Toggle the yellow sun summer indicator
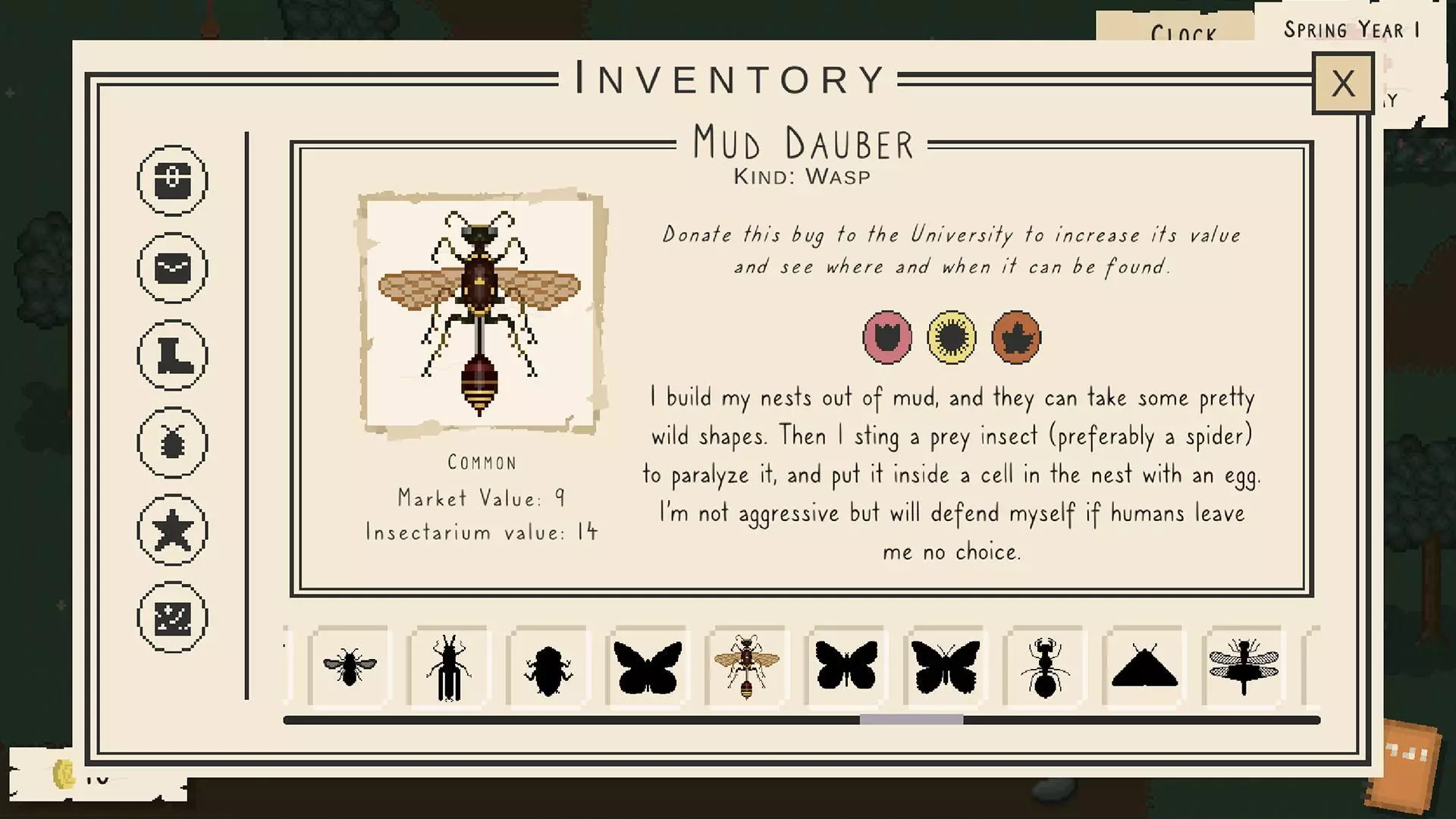1456x819 pixels. [x=951, y=338]
